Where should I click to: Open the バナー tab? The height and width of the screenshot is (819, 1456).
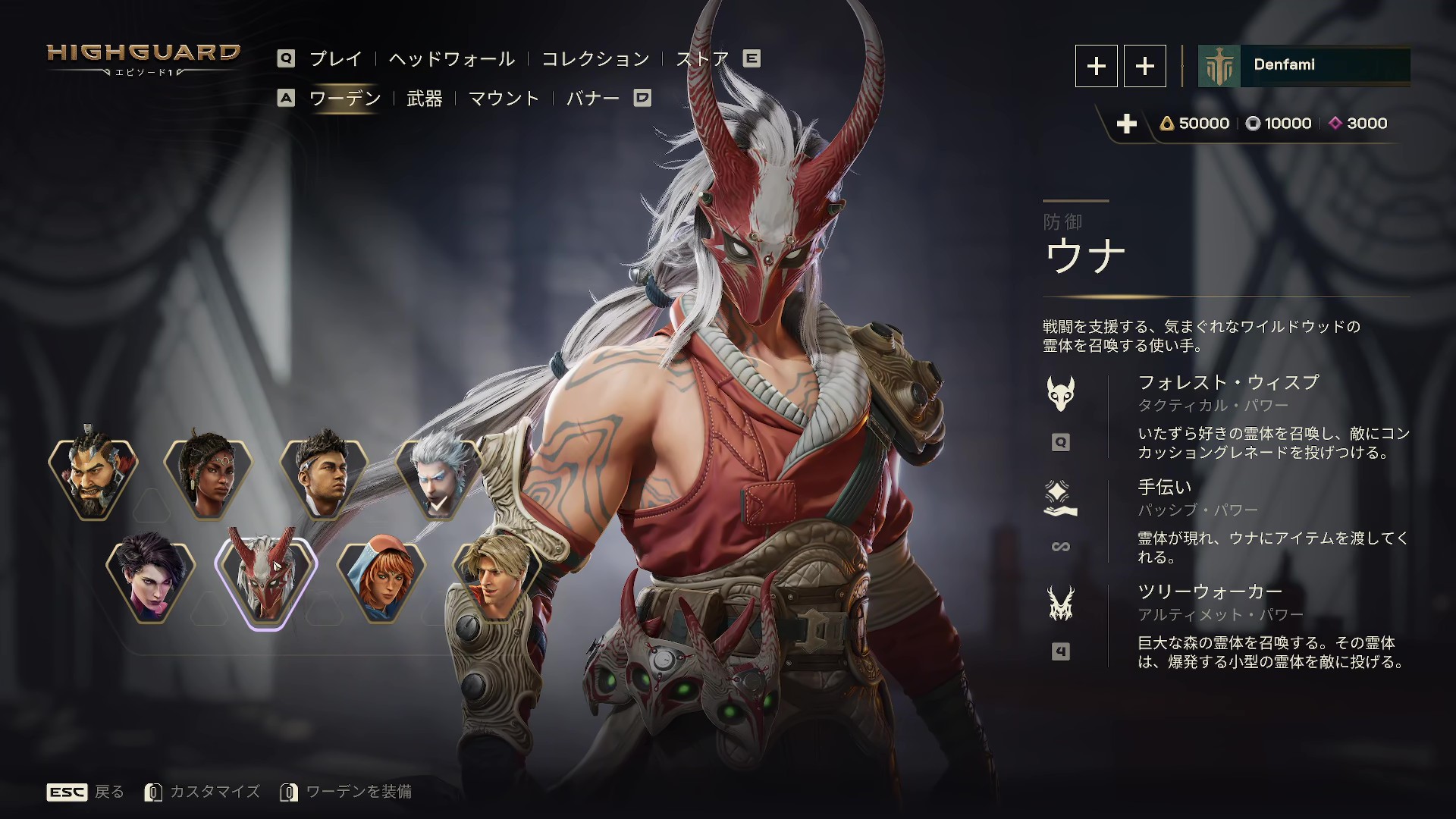click(595, 99)
